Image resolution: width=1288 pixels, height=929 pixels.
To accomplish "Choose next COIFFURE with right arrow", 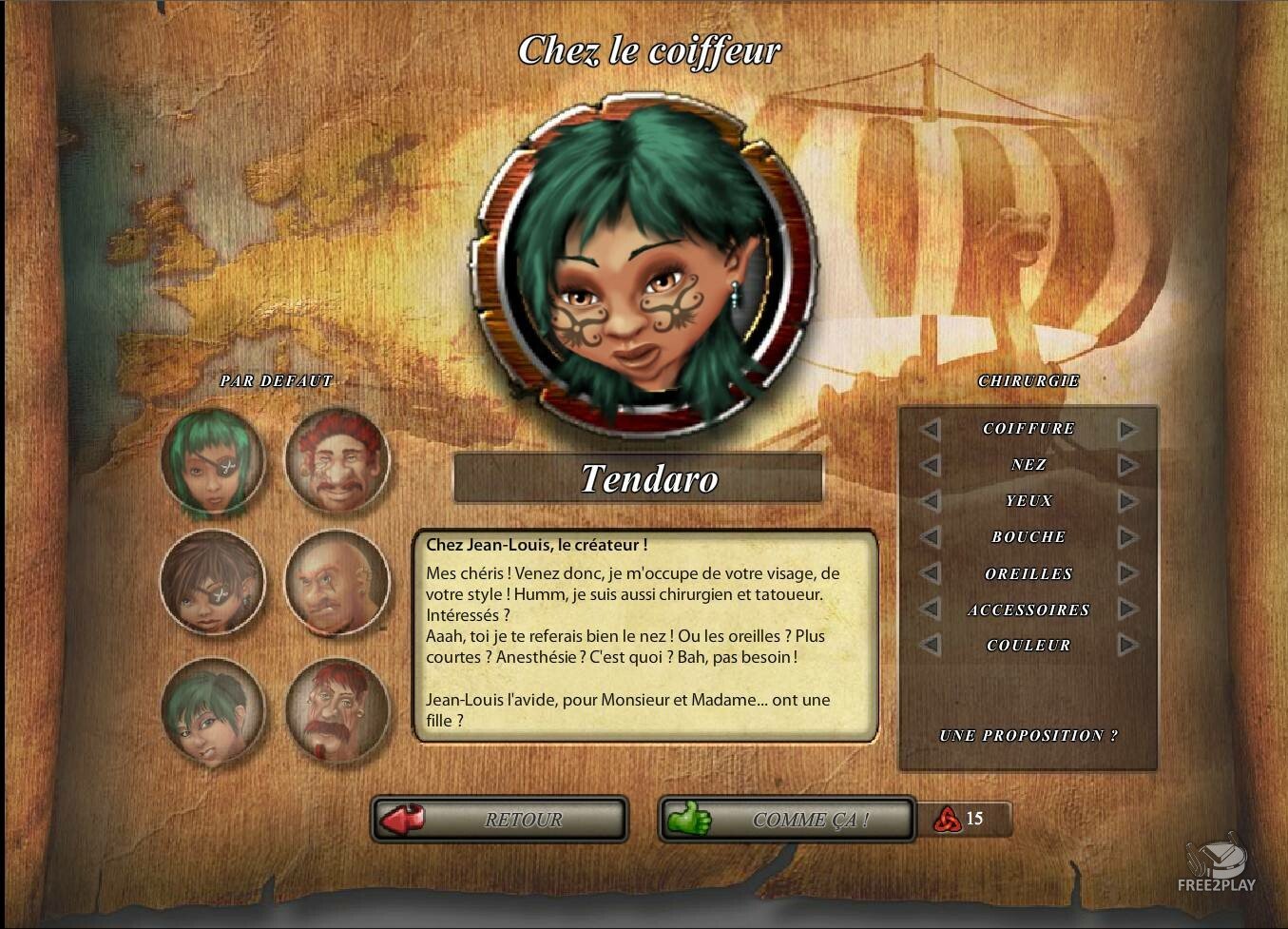I will click(1127, 429).
